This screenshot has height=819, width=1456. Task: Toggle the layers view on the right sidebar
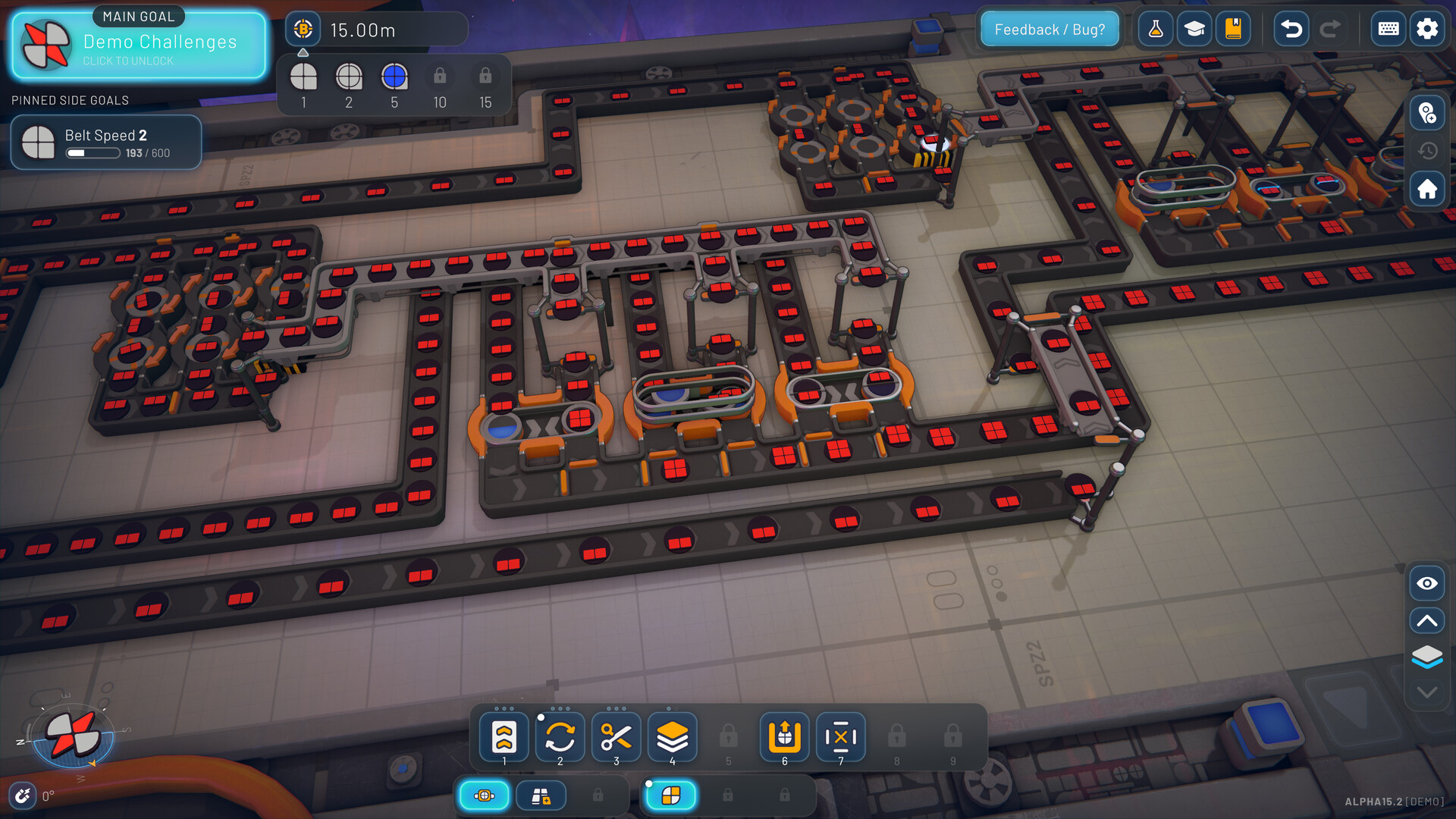tap(1426, 657)
